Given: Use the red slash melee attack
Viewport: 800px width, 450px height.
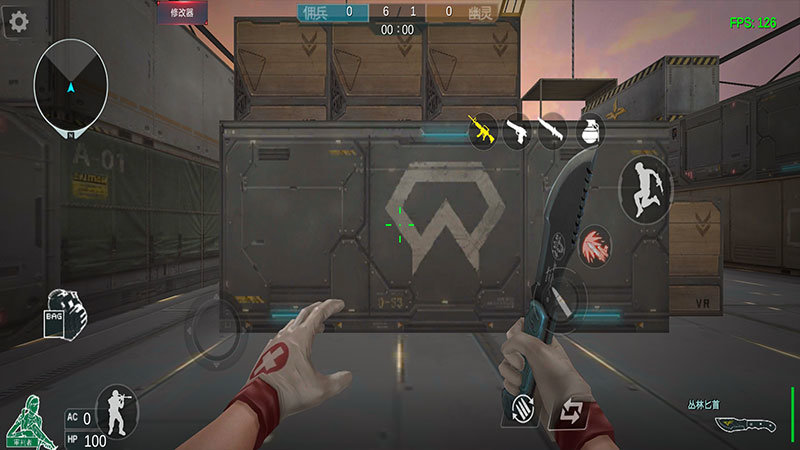Looking at the screenshot, I should point(596,245).
